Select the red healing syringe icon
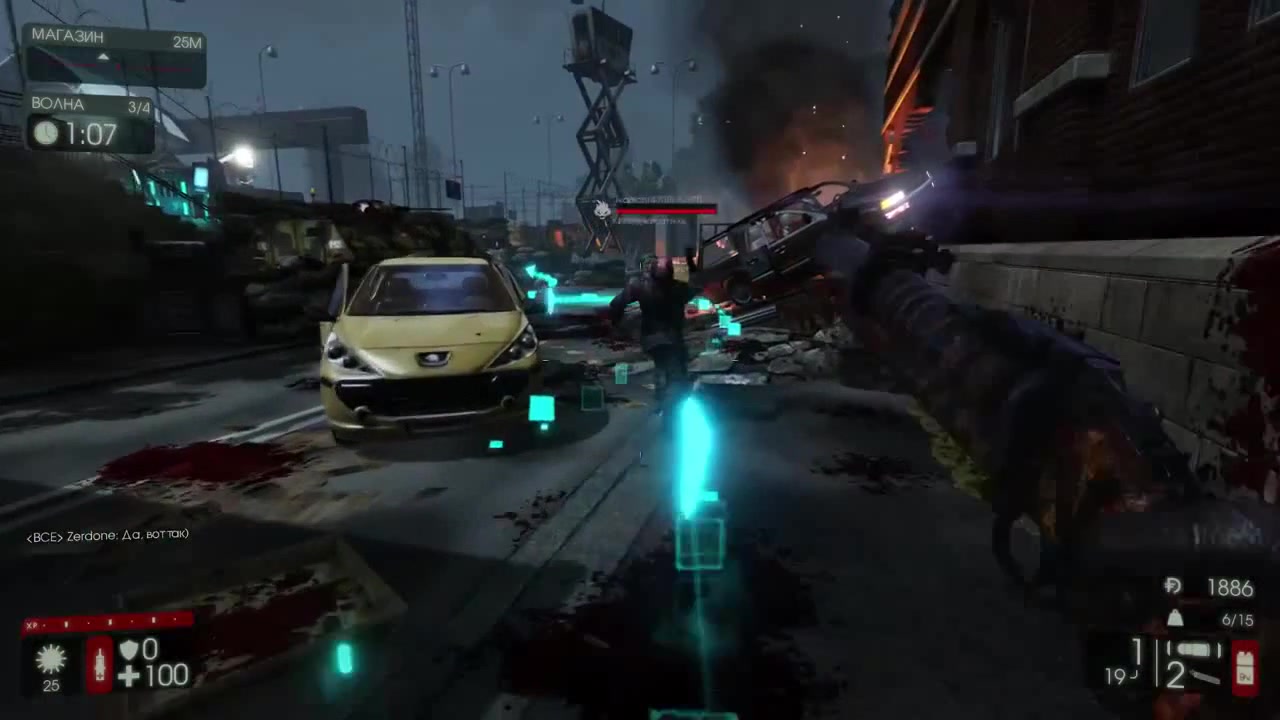 (99, 664)
